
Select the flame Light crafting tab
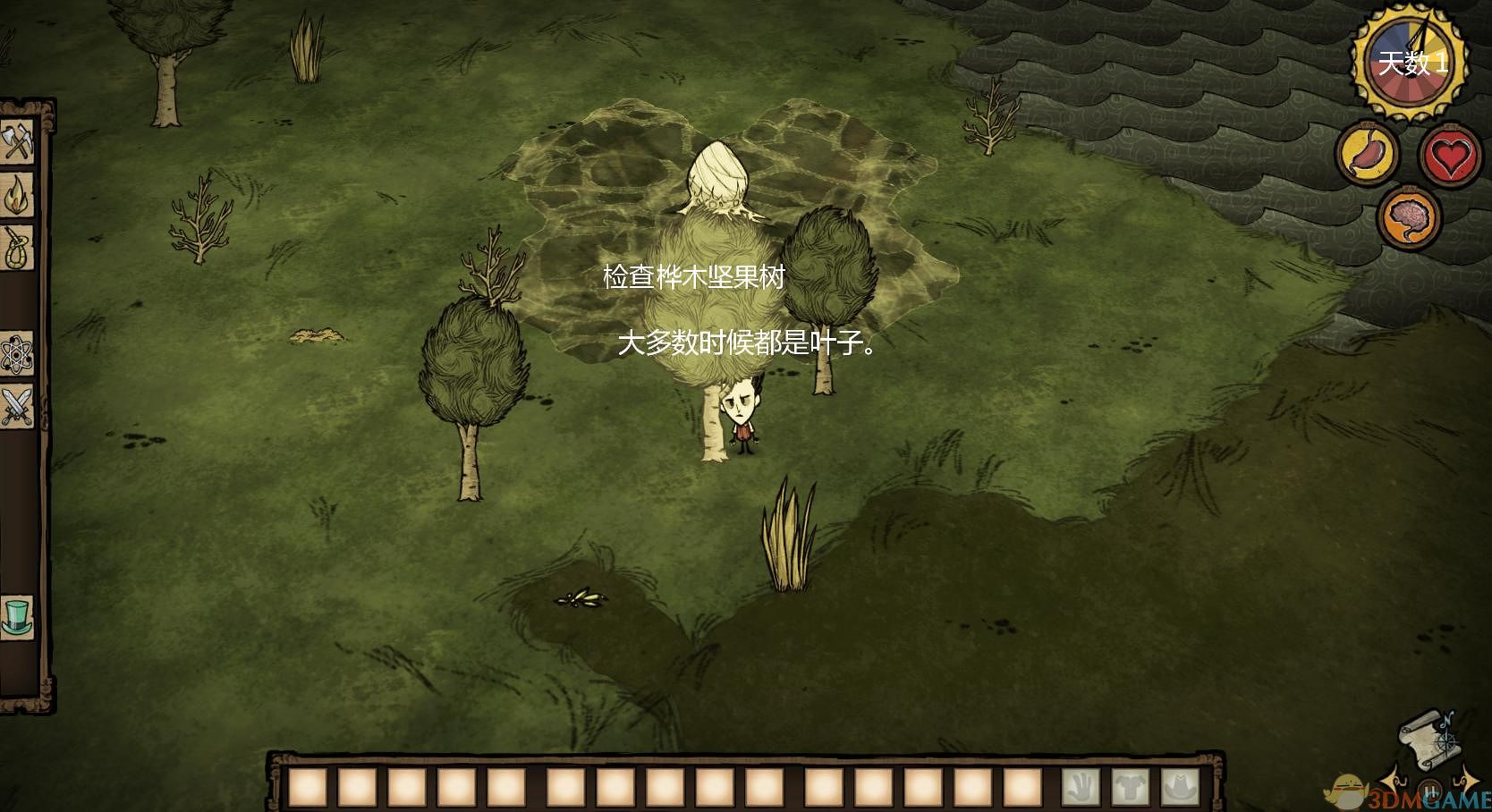click(x=17, y=195)
